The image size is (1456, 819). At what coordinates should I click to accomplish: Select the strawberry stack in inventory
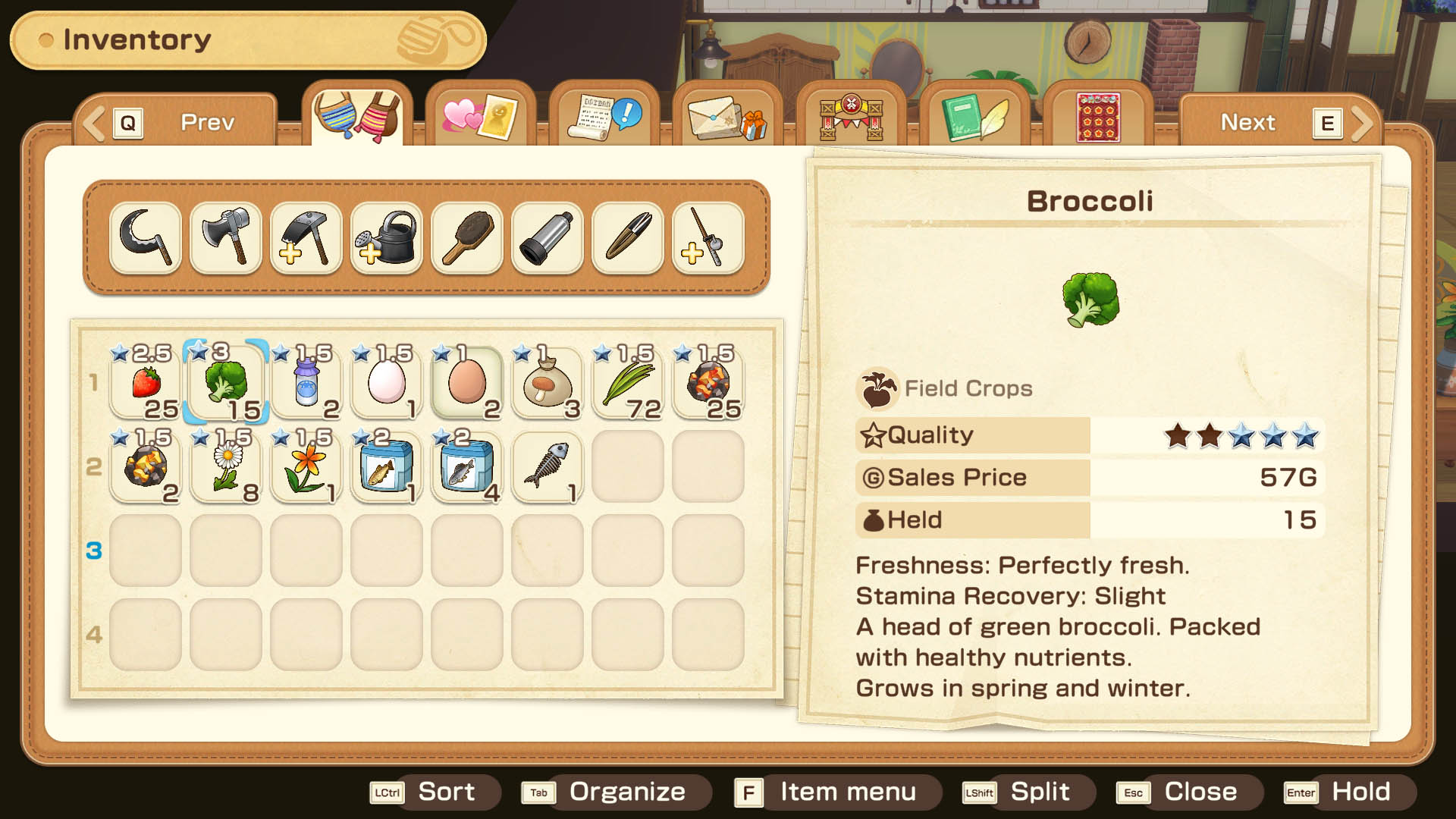(x=146, y=382)
